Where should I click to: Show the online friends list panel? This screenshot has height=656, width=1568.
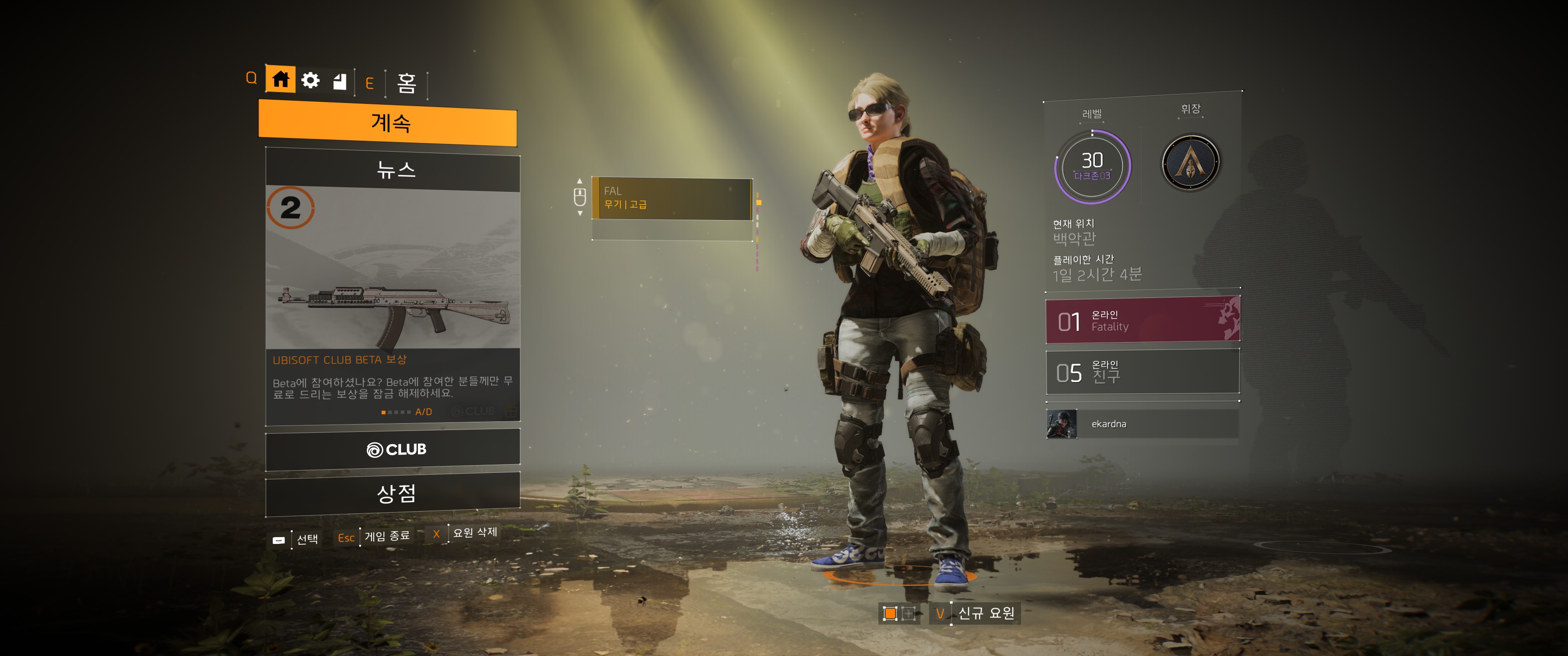click(1143, 372)
